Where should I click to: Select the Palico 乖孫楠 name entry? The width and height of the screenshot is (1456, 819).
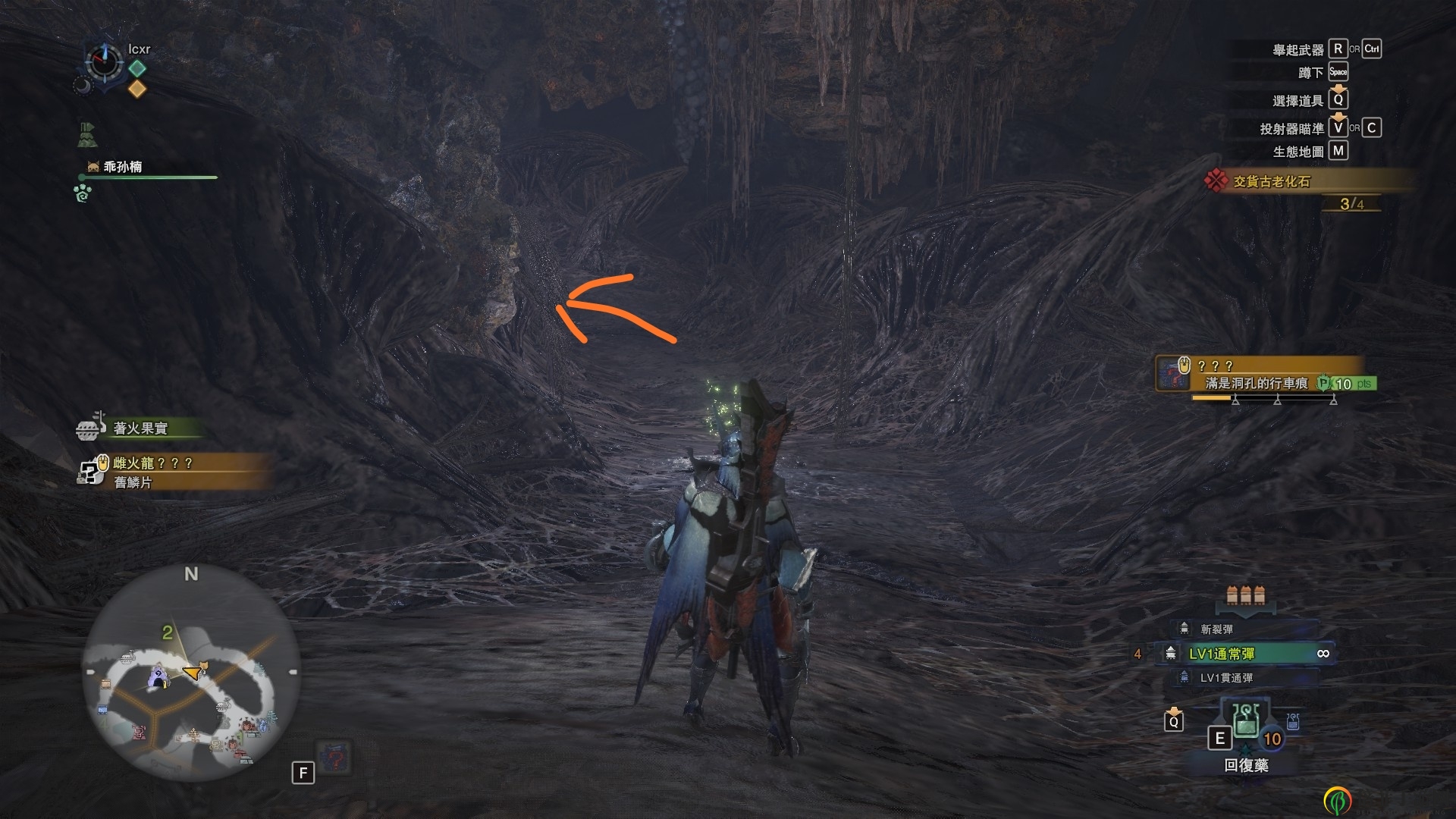point(123,167)
